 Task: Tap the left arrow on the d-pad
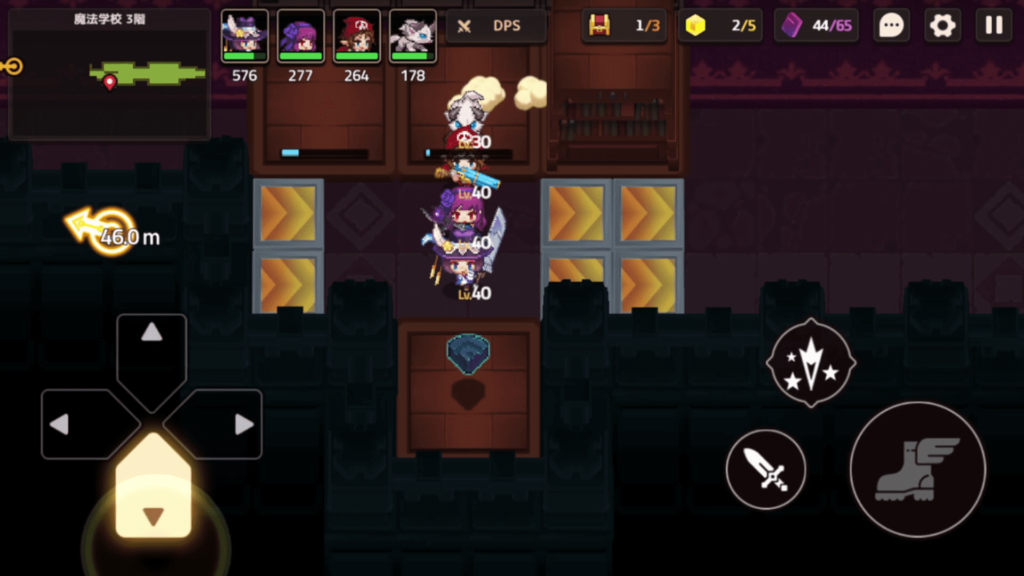[76, 424]
